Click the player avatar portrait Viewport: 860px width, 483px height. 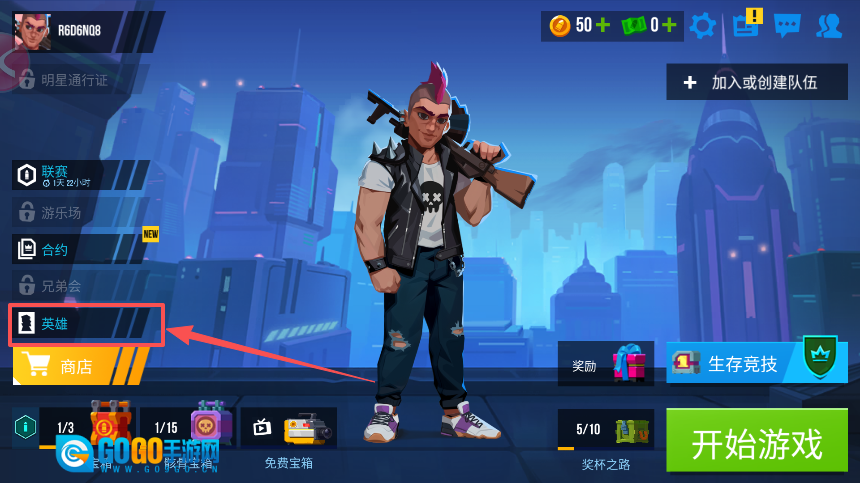32,31
